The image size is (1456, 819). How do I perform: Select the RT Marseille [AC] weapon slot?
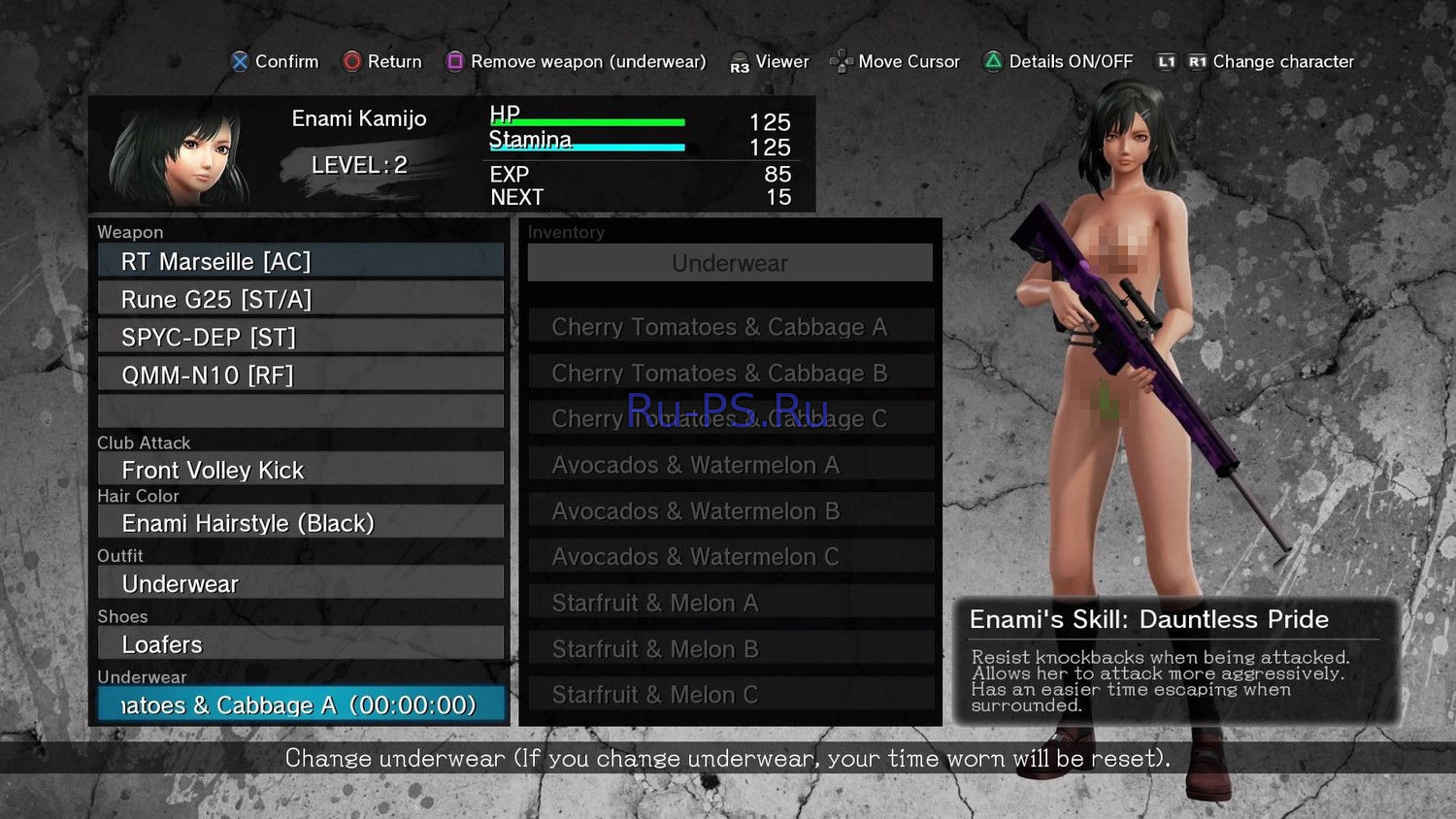point(301,261)
